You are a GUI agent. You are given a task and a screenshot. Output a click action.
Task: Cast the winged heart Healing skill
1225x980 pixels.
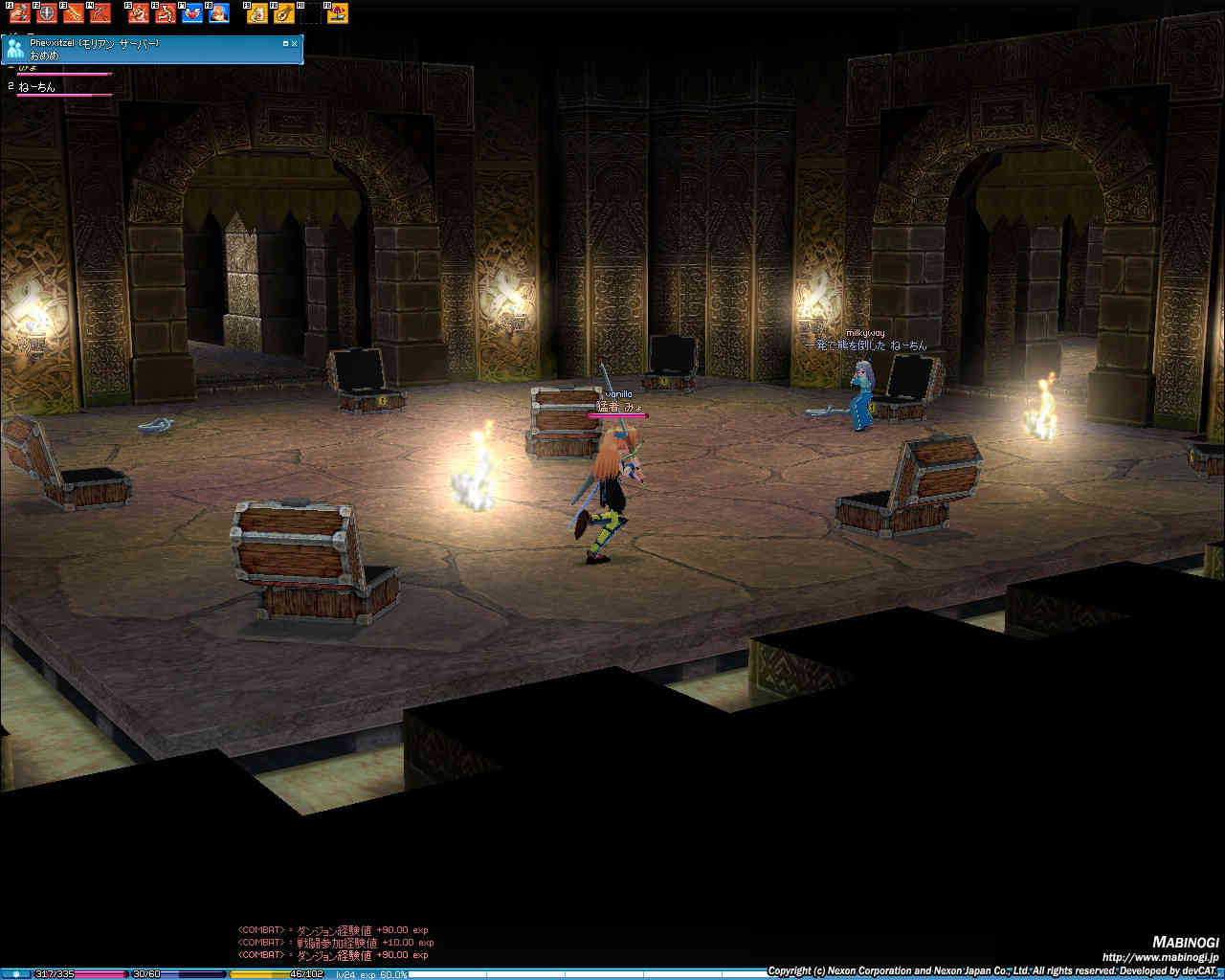coord(192,13)
